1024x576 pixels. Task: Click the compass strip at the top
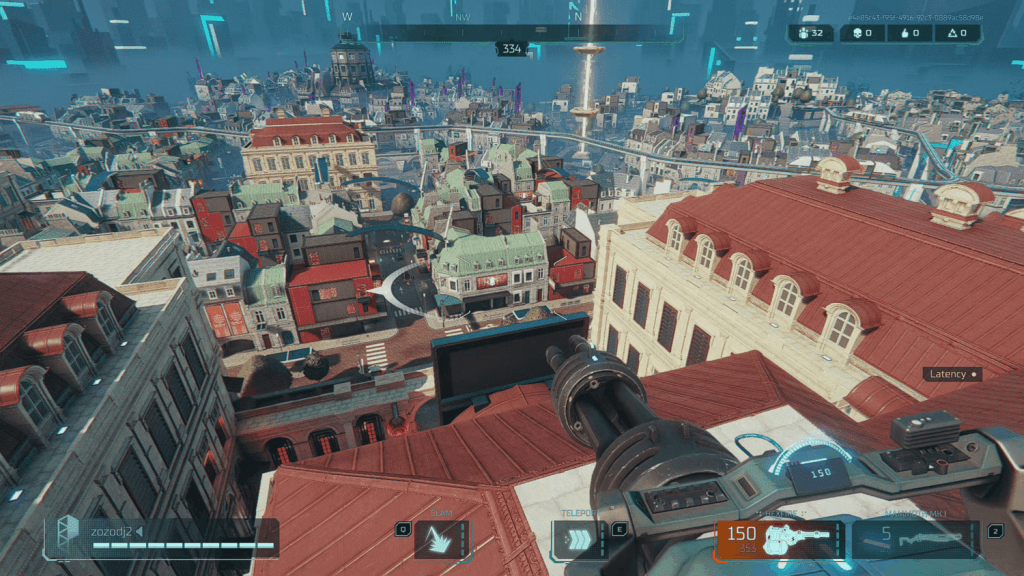coord(512,32)
